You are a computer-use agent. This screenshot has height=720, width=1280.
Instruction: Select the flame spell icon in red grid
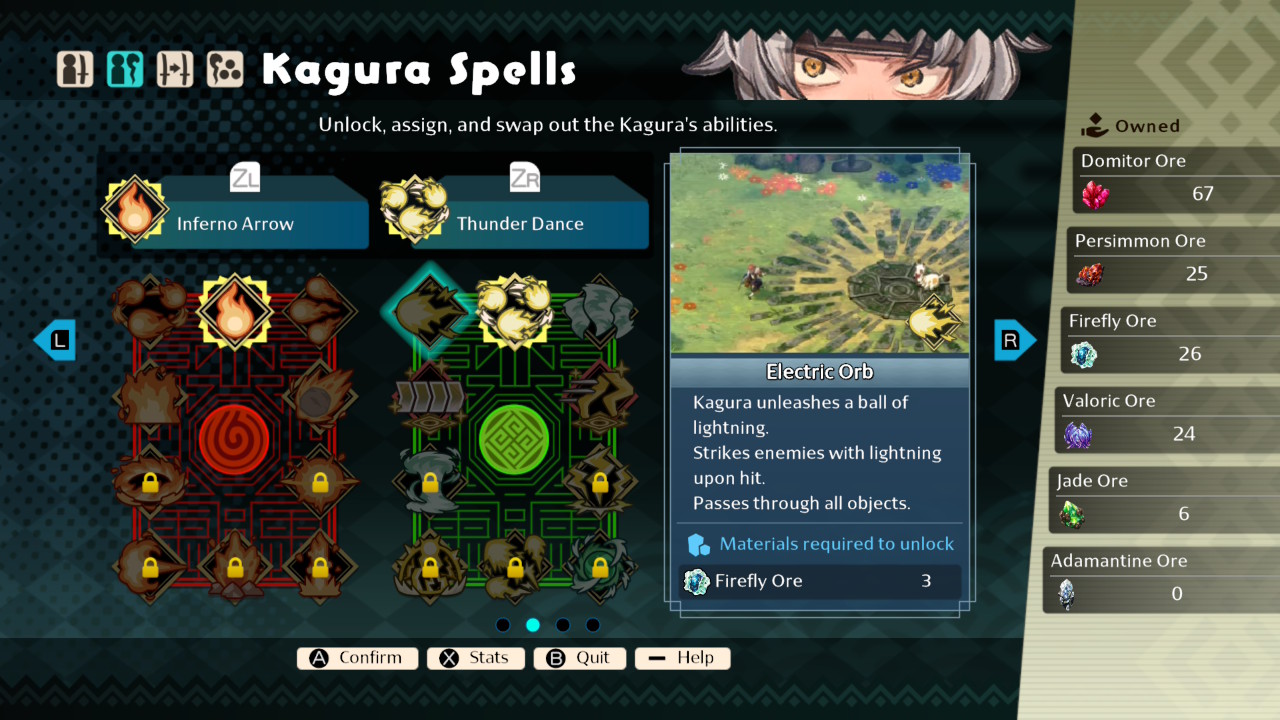coord(234,311)
